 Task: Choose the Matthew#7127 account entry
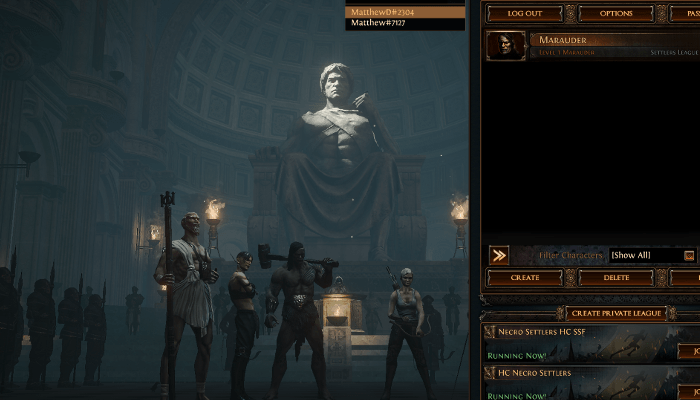pos(405,23)
